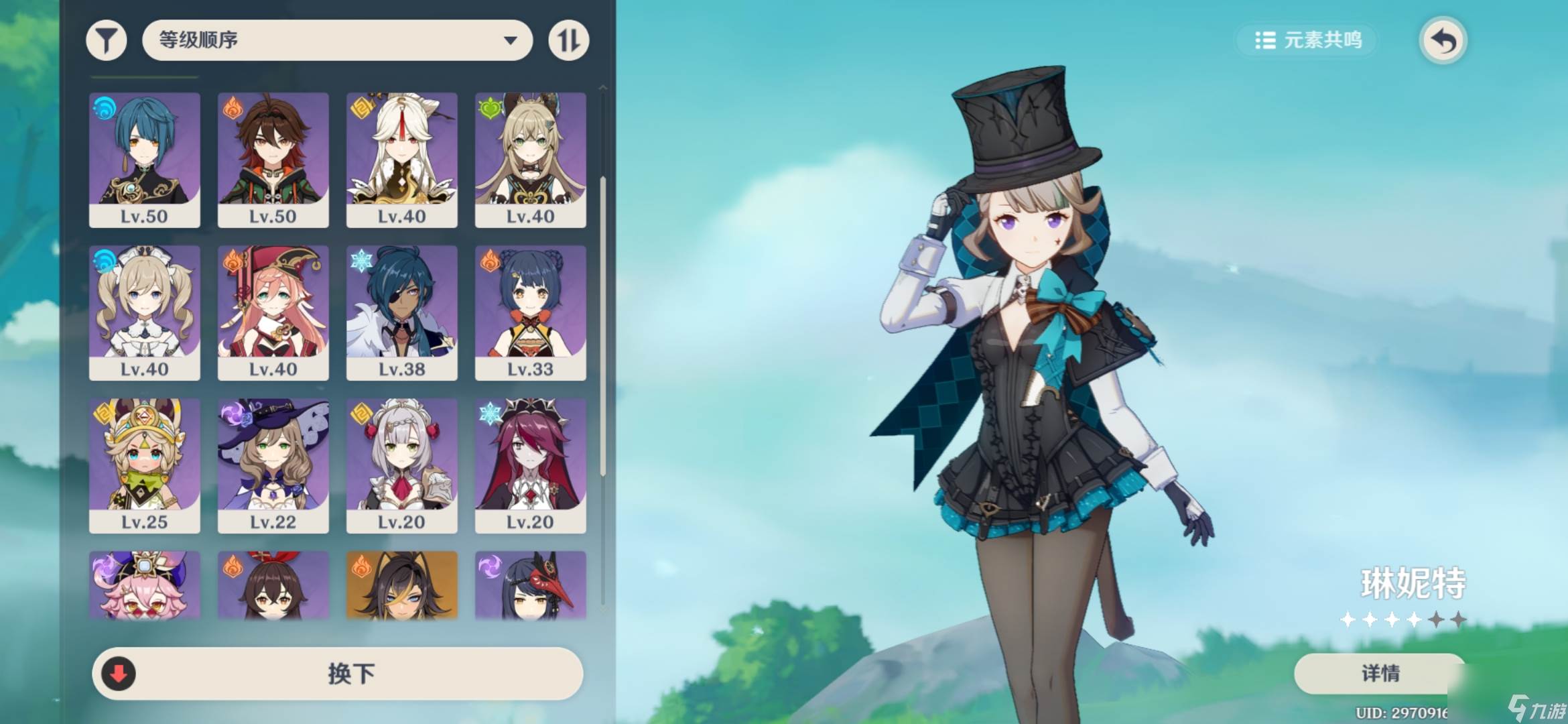Pick Yanfei Lv.40 character card
The height and width of the screenshot is (724, 1568).
click(x=273, y=312)
